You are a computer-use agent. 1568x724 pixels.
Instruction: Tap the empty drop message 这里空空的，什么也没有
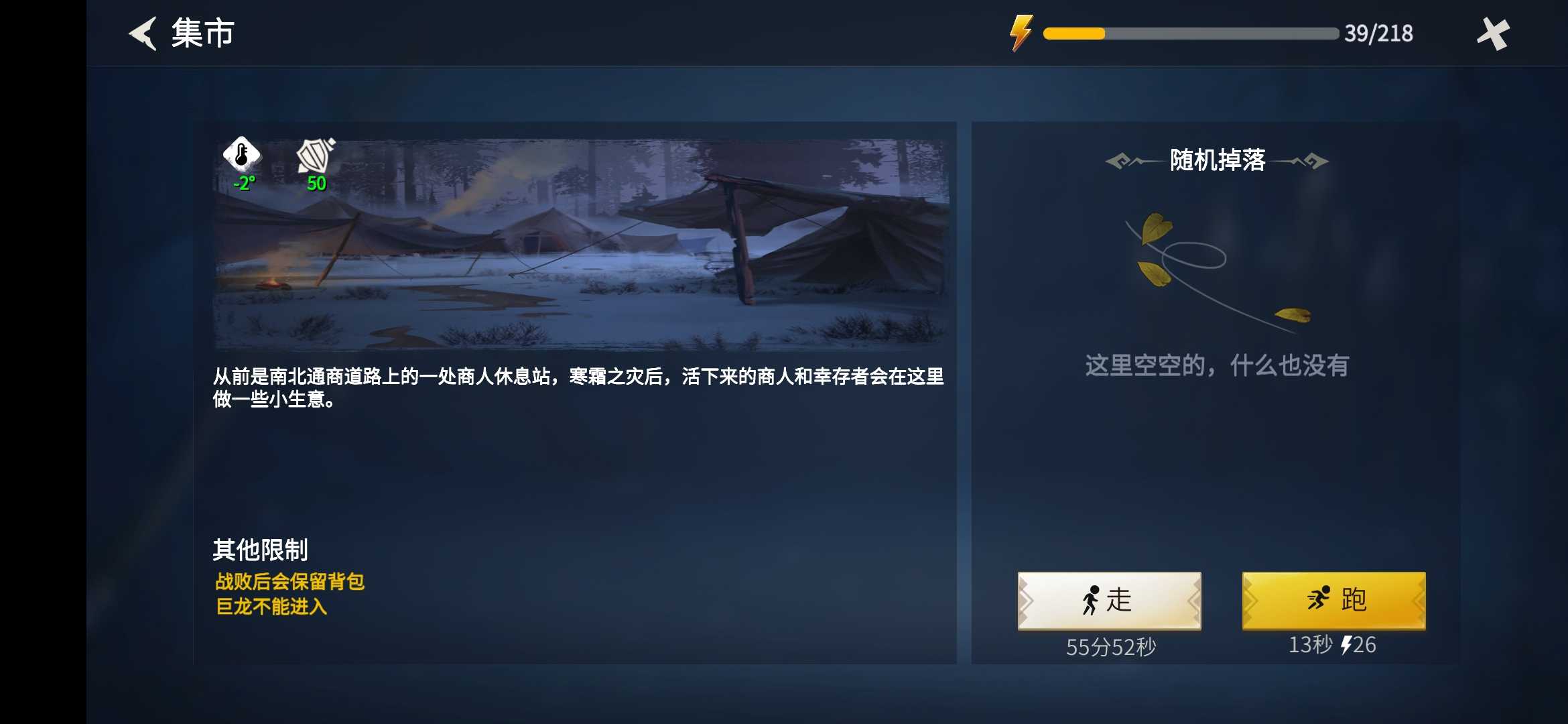point(1216,367)
